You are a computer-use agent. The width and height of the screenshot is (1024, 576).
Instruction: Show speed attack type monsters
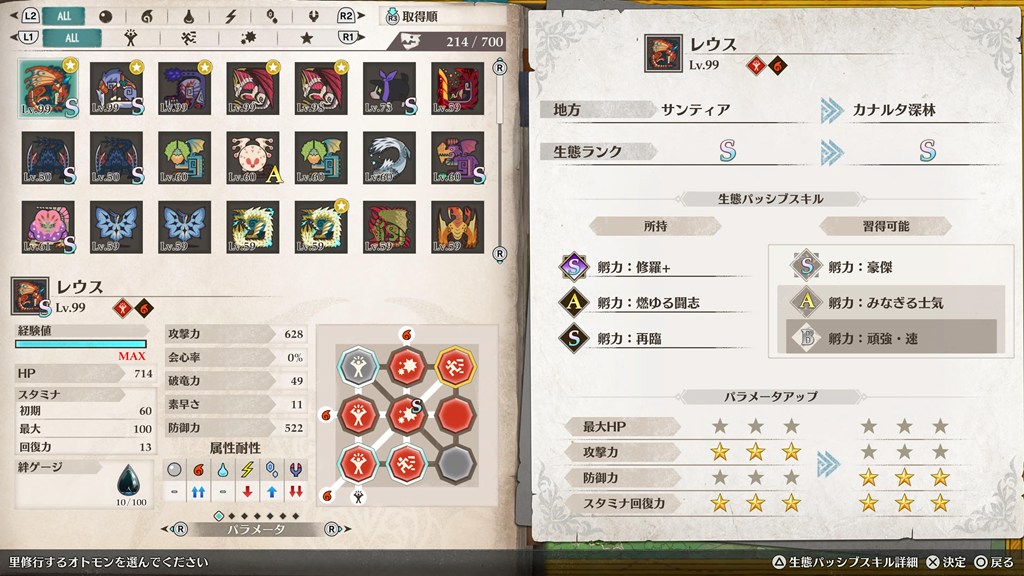[189, 38]
